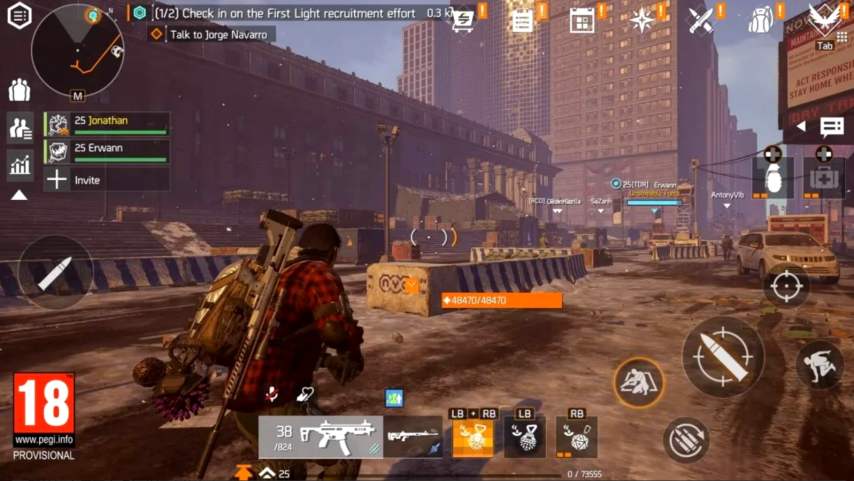Open the chat message panel
Viewport: 854px width, 481px height.
(x=831, y=127)
